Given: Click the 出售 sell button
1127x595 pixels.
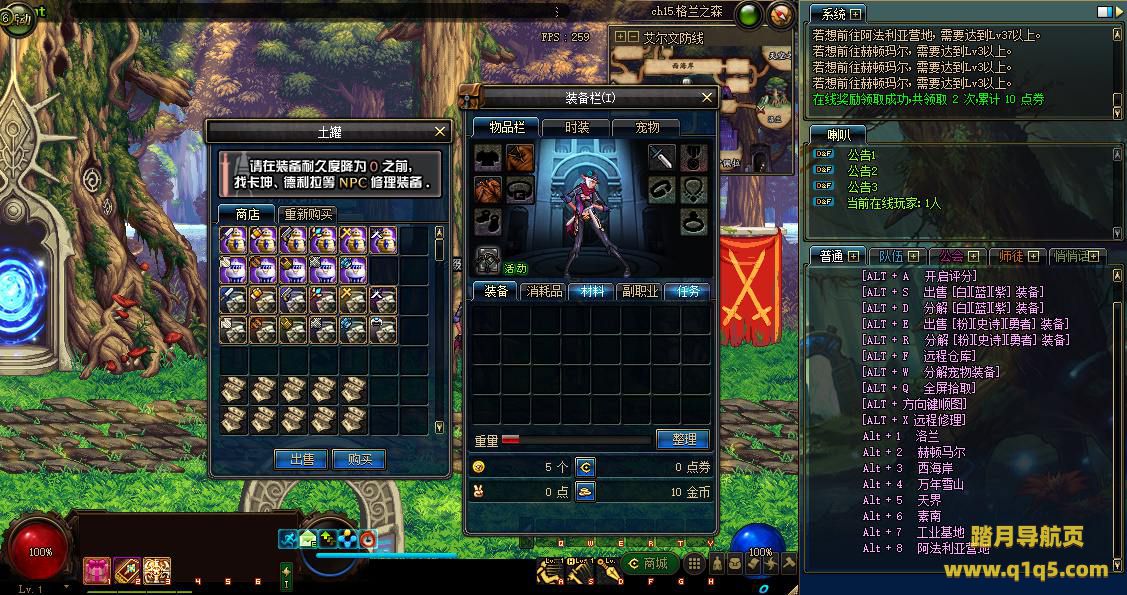Looking at the screenshot, I should click(301, 459).
